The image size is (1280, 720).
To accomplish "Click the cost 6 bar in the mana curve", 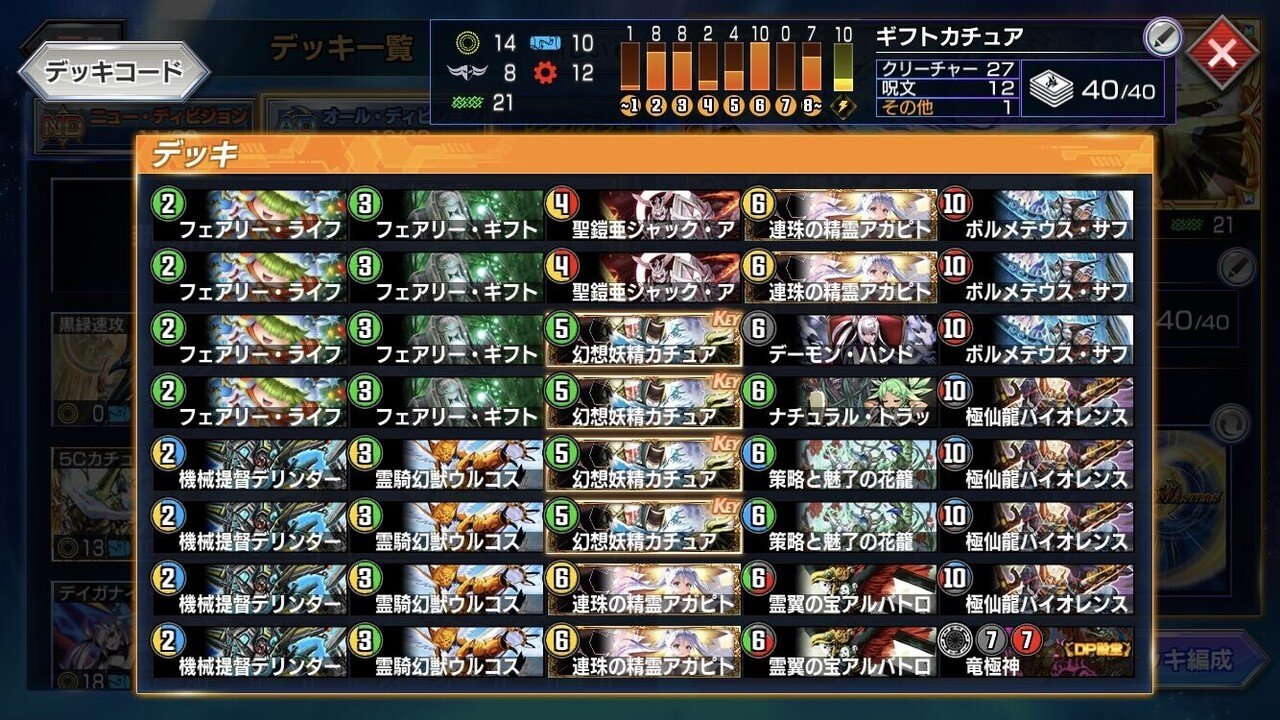I will pos(762,65).
